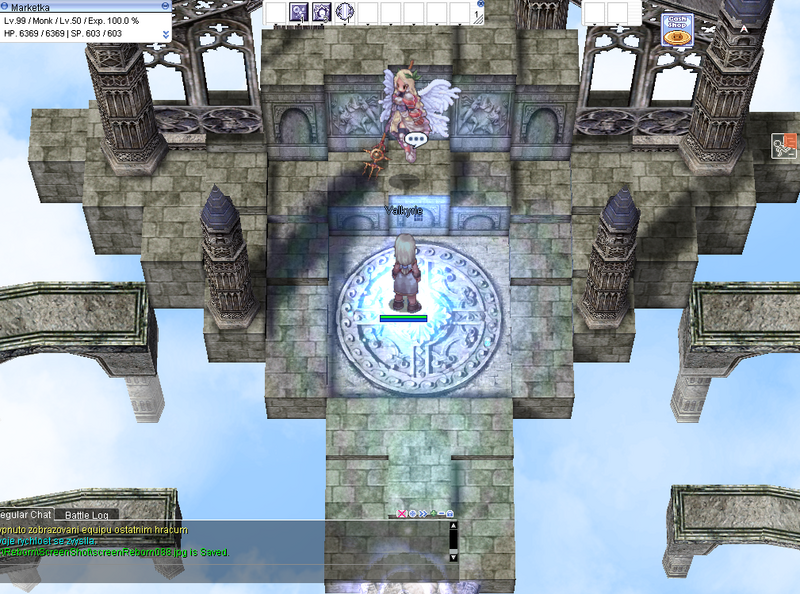
Task: Activate the second hotbar skill icon
Action: (x=322, y=12)
